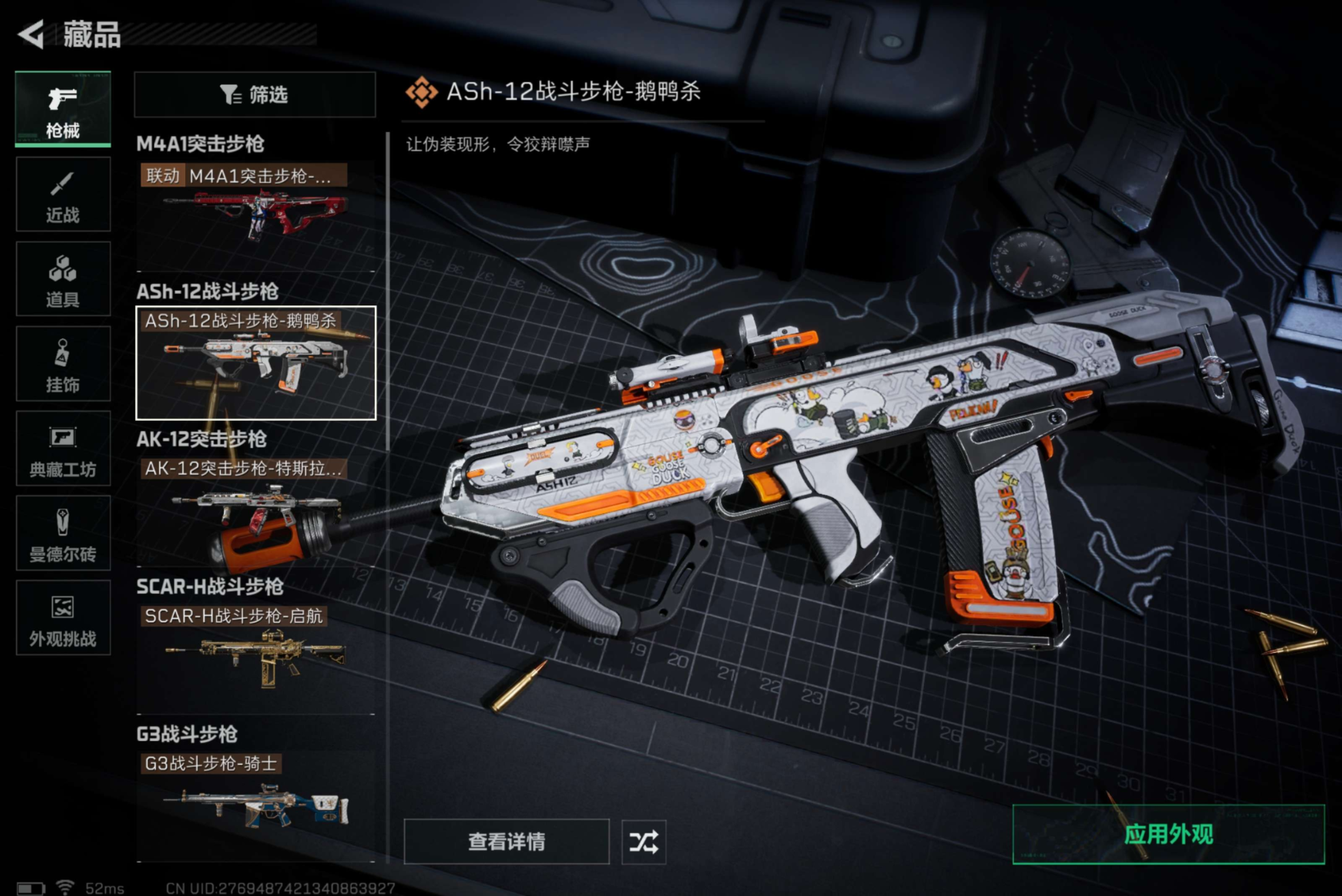
Task: Click 查看详情 to view details
Action: pyautogui.click(x=506, y=841)
